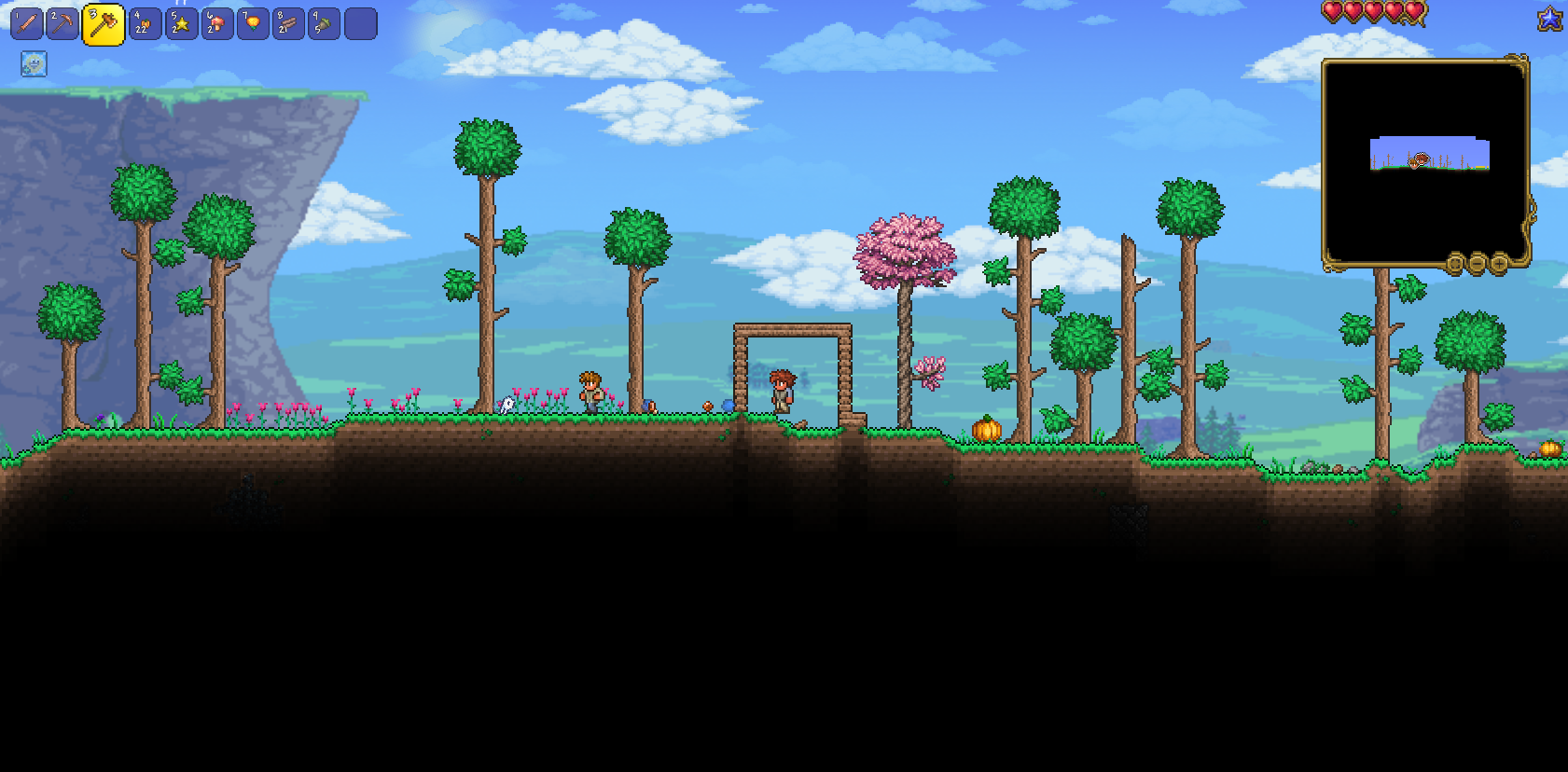Screen dimensions: 1568x772
Task: Choose the pumpkin stack of 22
Action: click(x=145, y=24)
